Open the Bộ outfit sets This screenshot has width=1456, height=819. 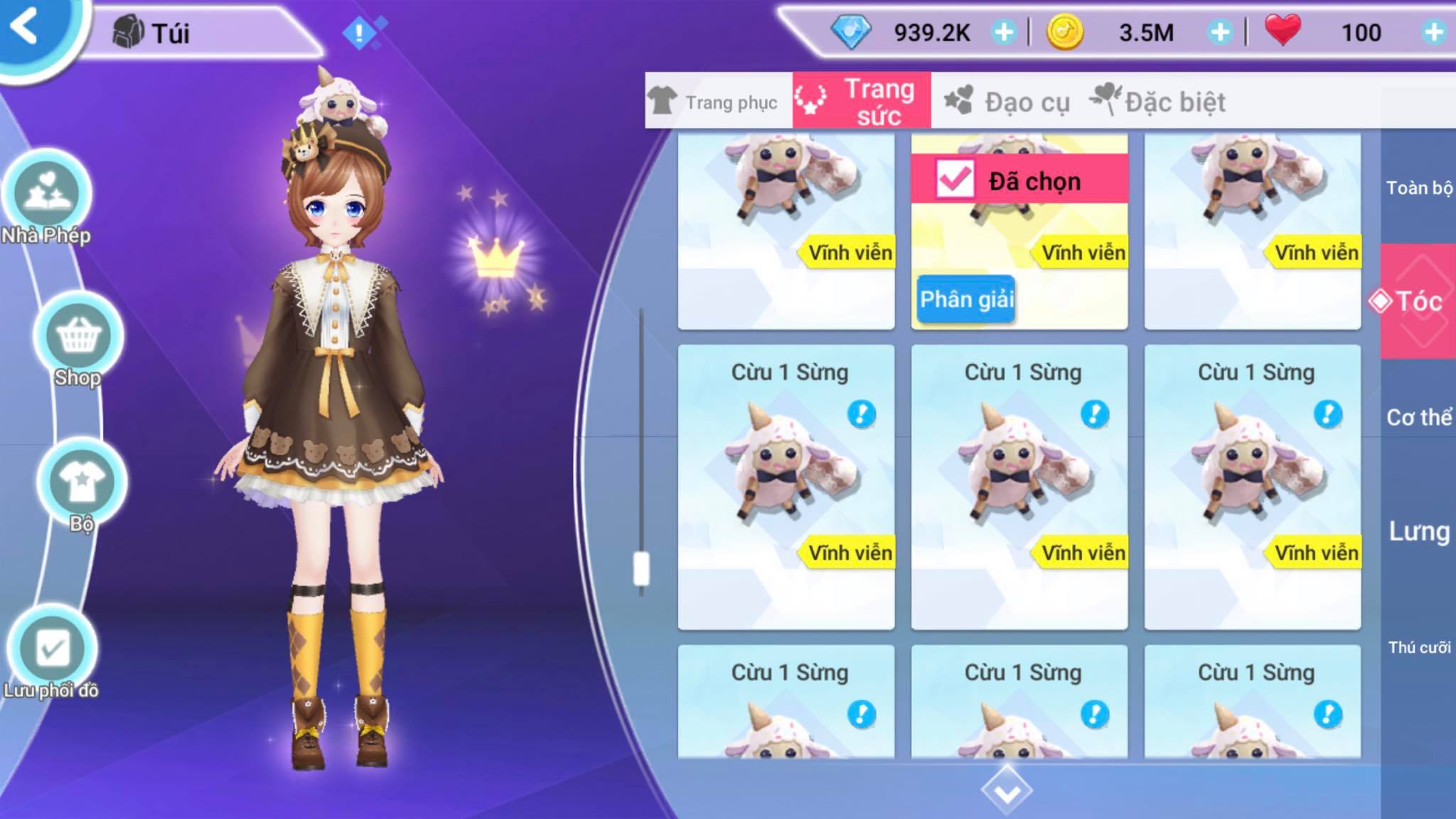point(82,482)
